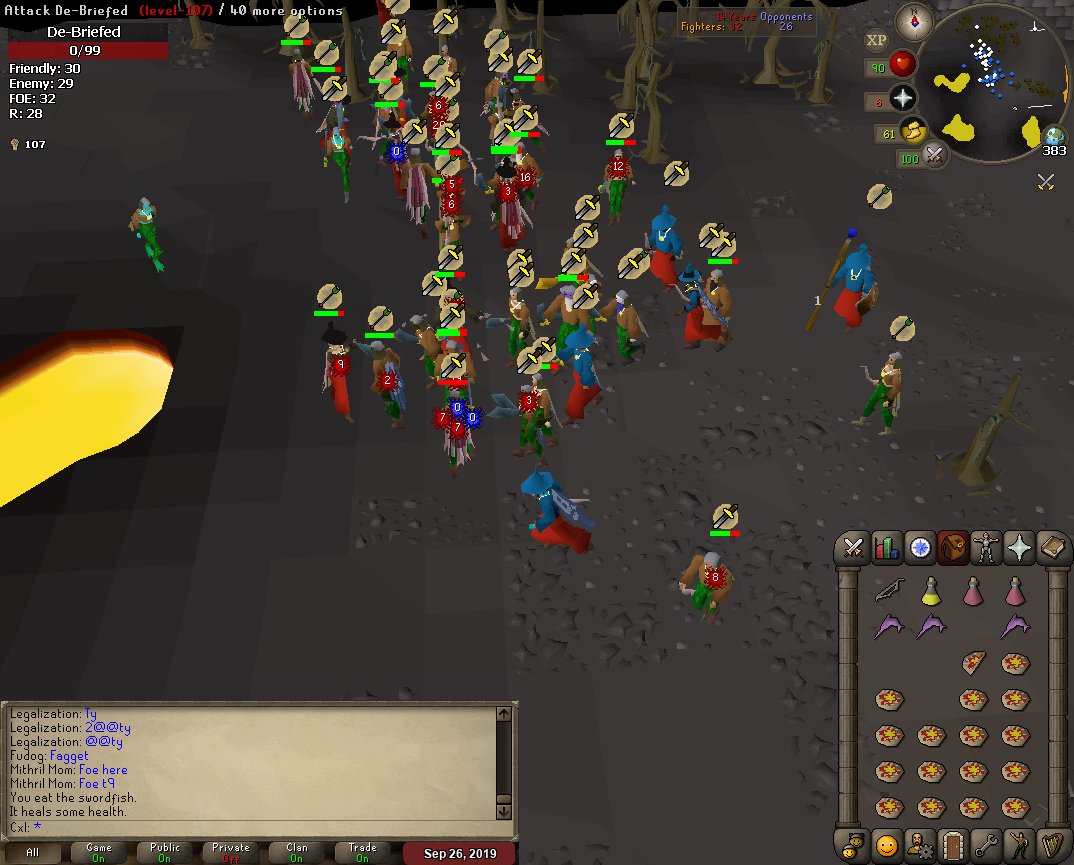Open the Music Player harp tab
The width and height of the screenshot is (1074, 865).
click(x=1052, y=844)
